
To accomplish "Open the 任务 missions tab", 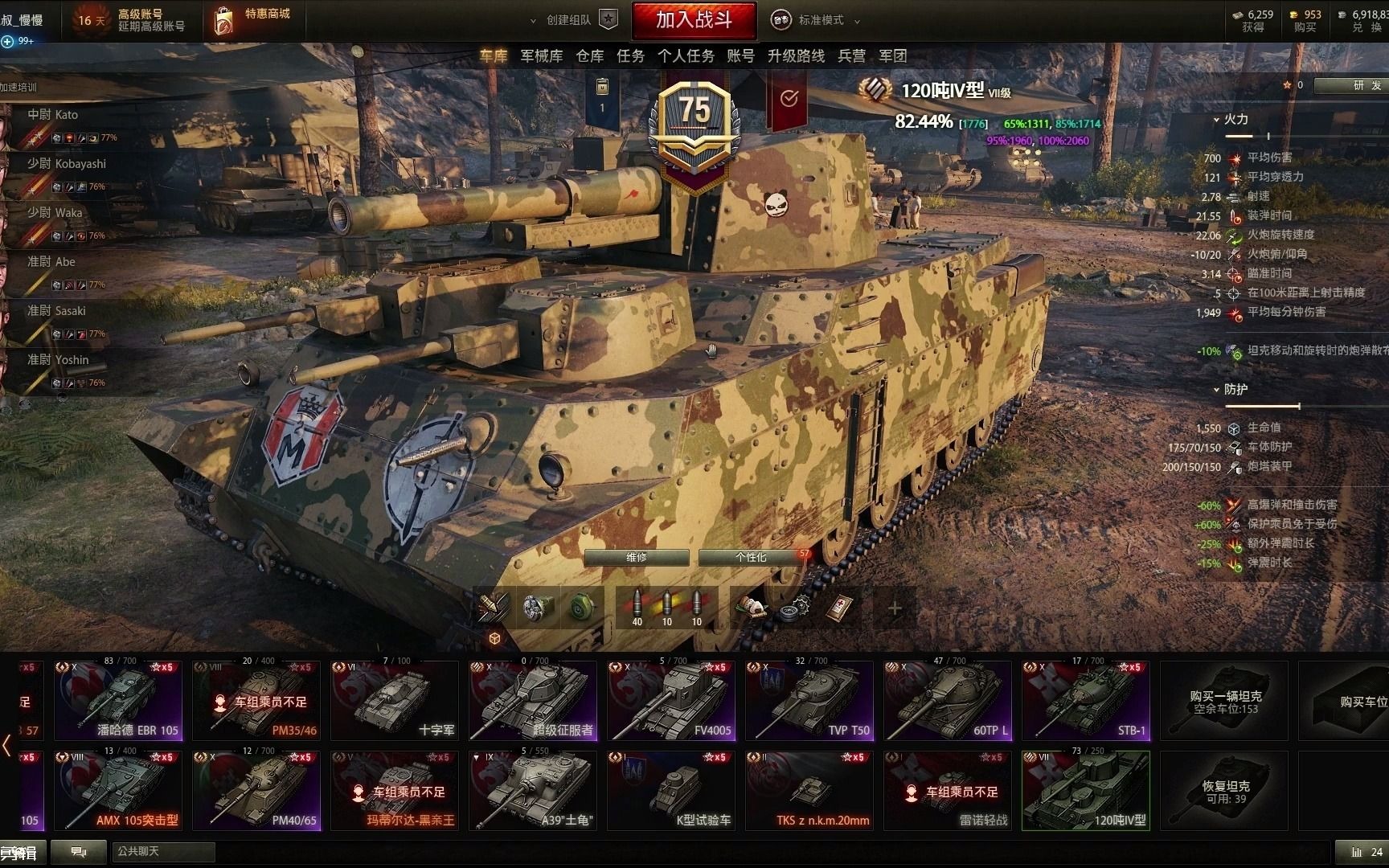I will [x=630, y=55].
